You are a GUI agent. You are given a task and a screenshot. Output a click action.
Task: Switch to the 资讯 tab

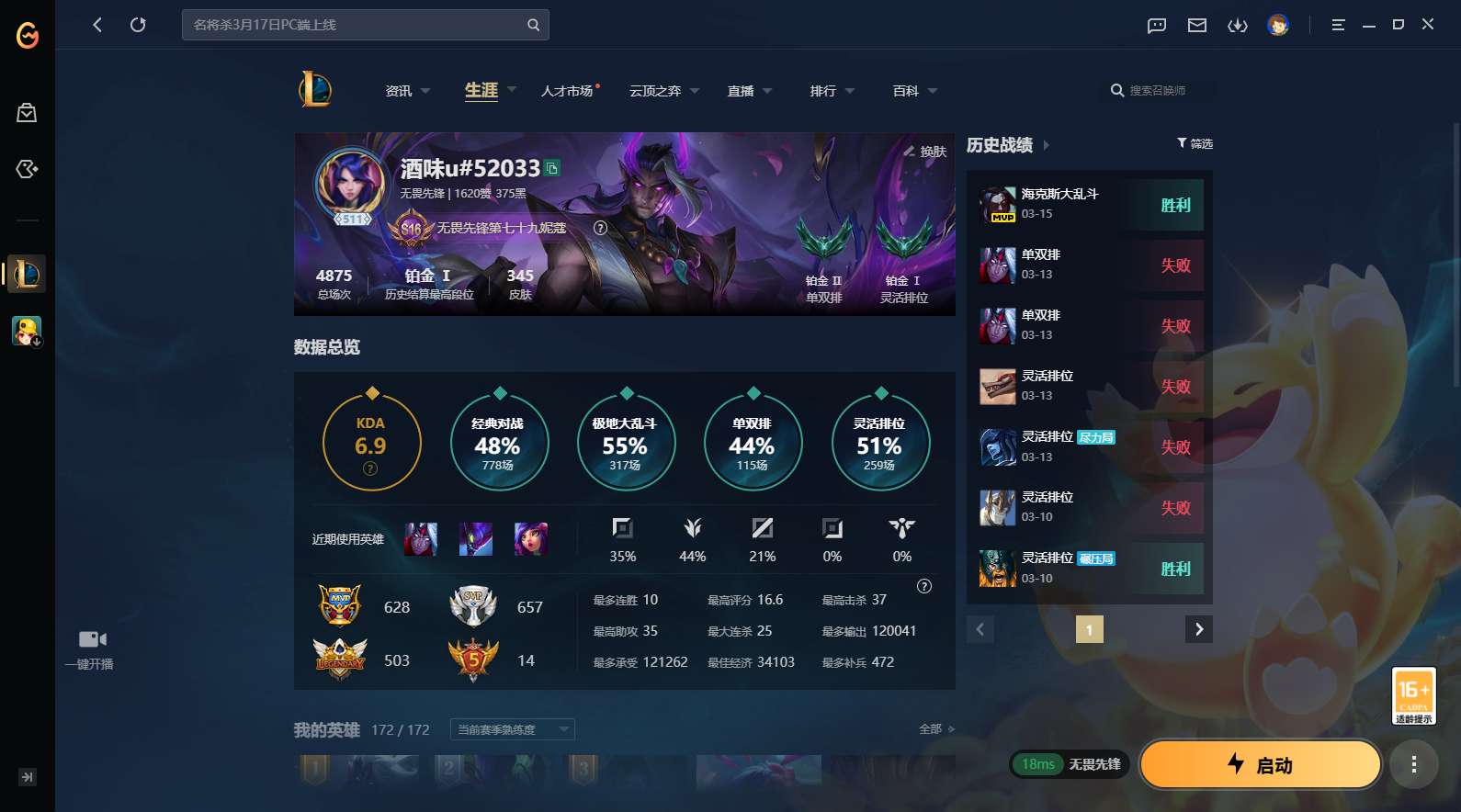[x=400, y=91]
